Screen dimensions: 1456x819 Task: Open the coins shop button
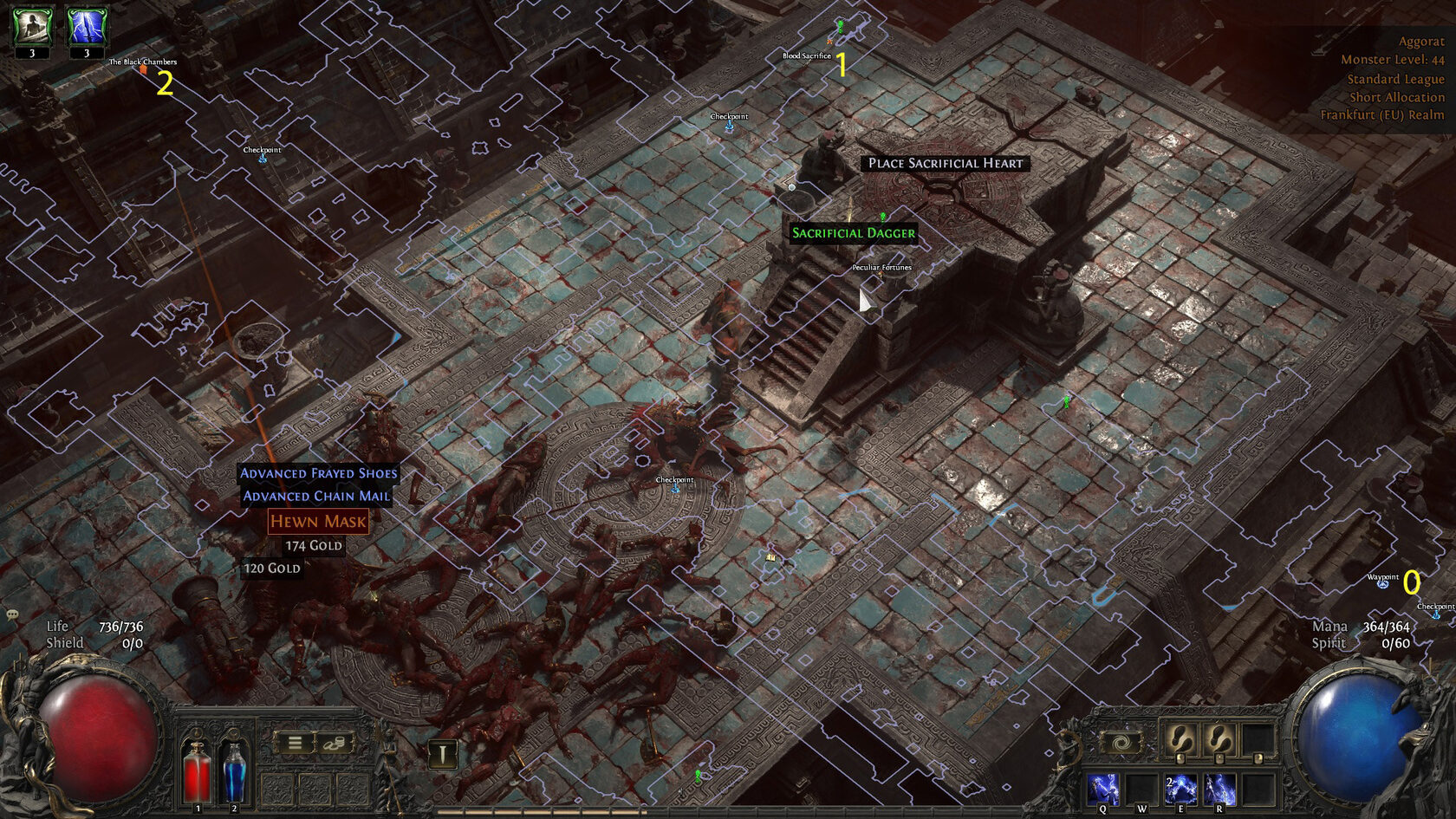tap(334, 743)
